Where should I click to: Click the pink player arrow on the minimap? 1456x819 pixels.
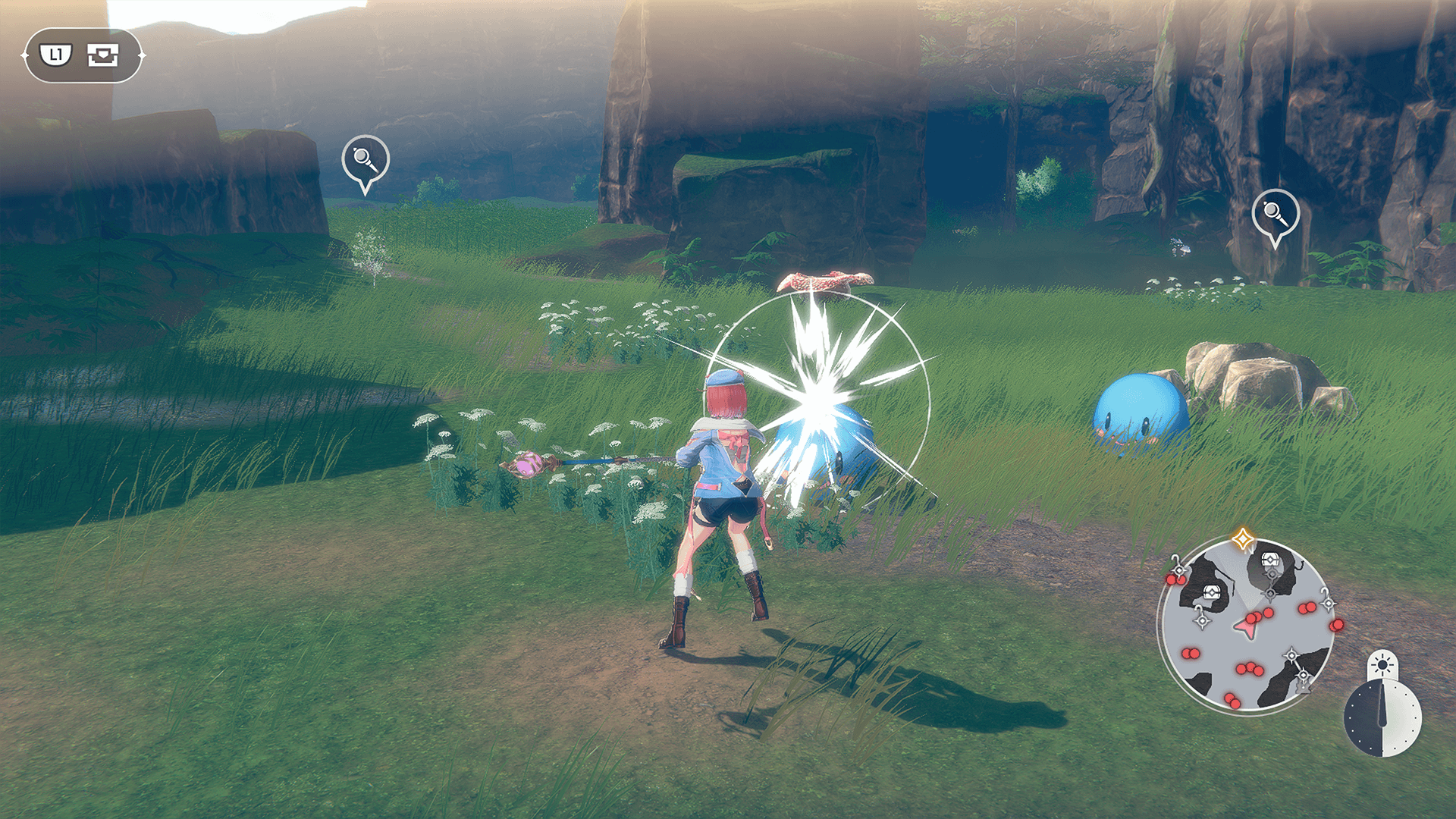coord(1245,626)
